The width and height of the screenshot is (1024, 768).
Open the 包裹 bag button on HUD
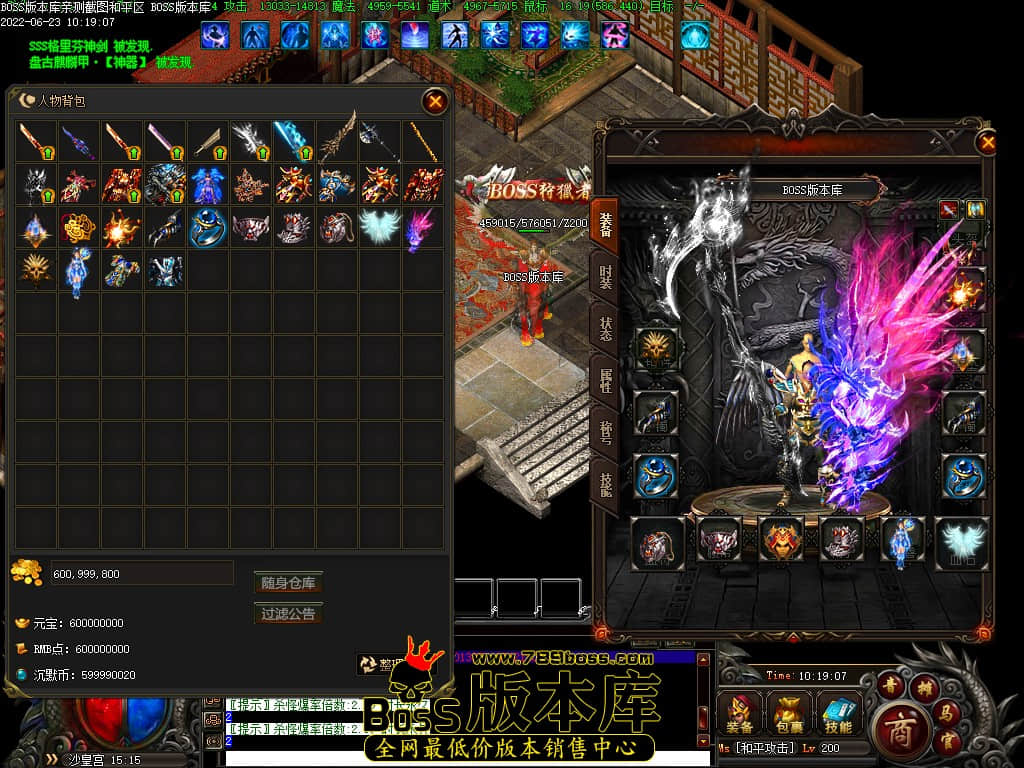pos(789,712)
